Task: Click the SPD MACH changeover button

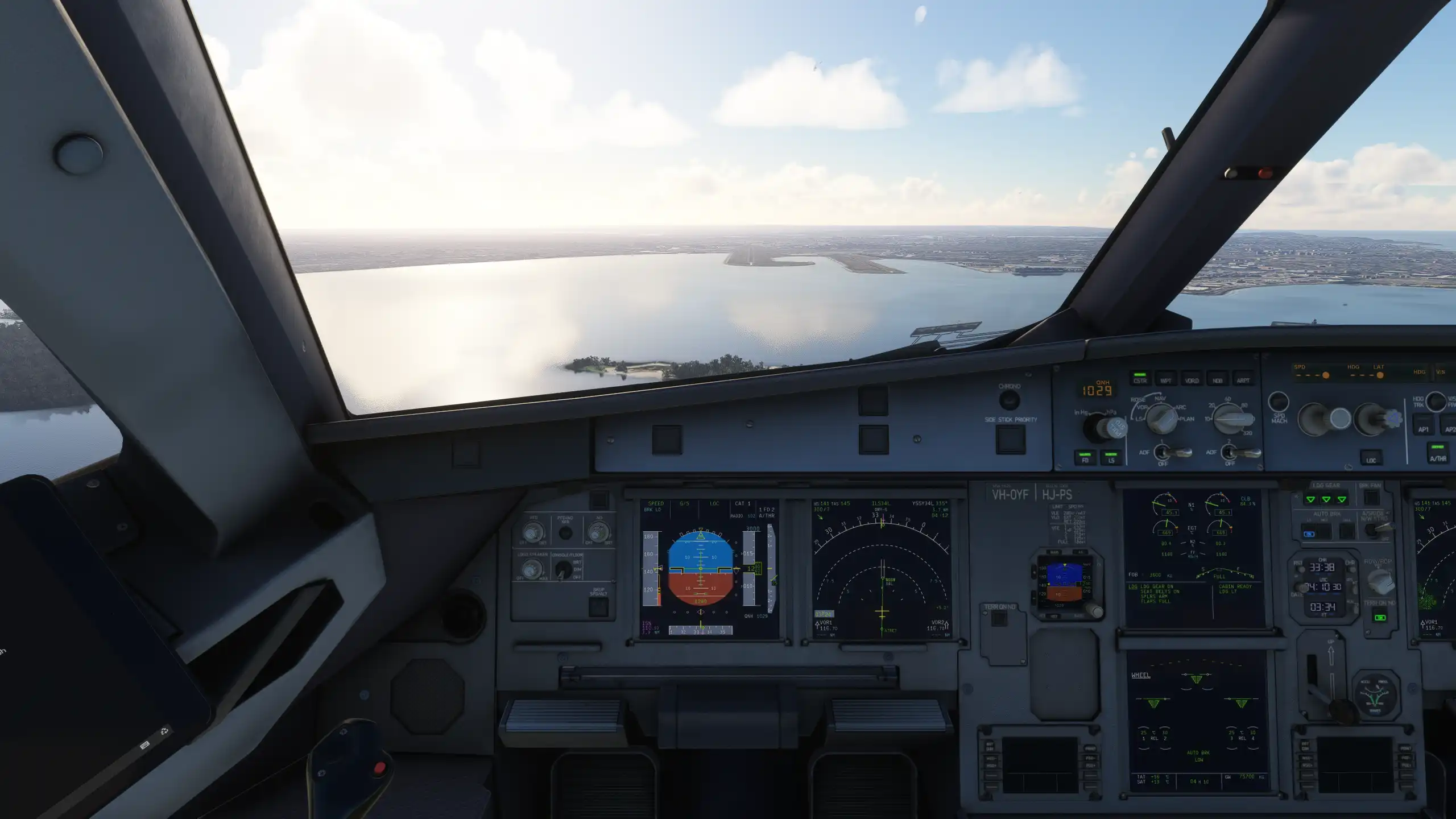Action: coord(1279,402)
